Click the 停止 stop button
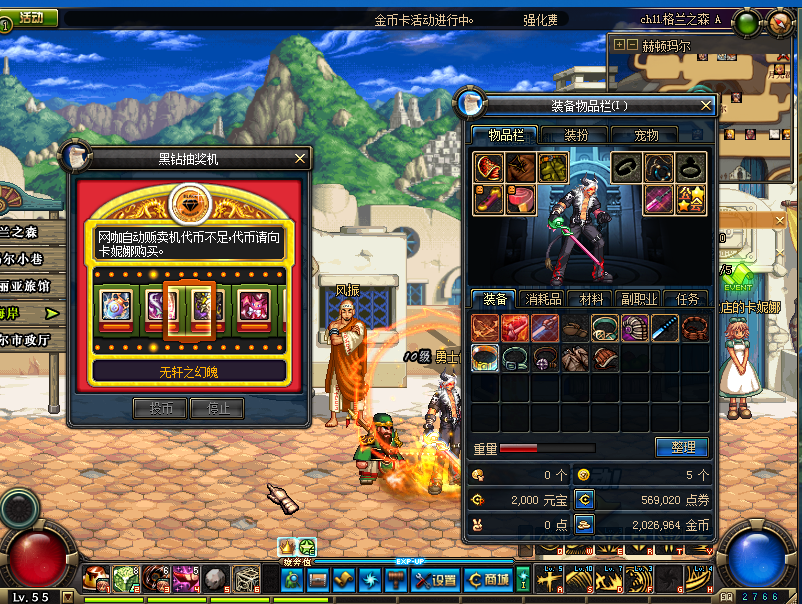Screen dimensions: 802x604 click(218, 408)
